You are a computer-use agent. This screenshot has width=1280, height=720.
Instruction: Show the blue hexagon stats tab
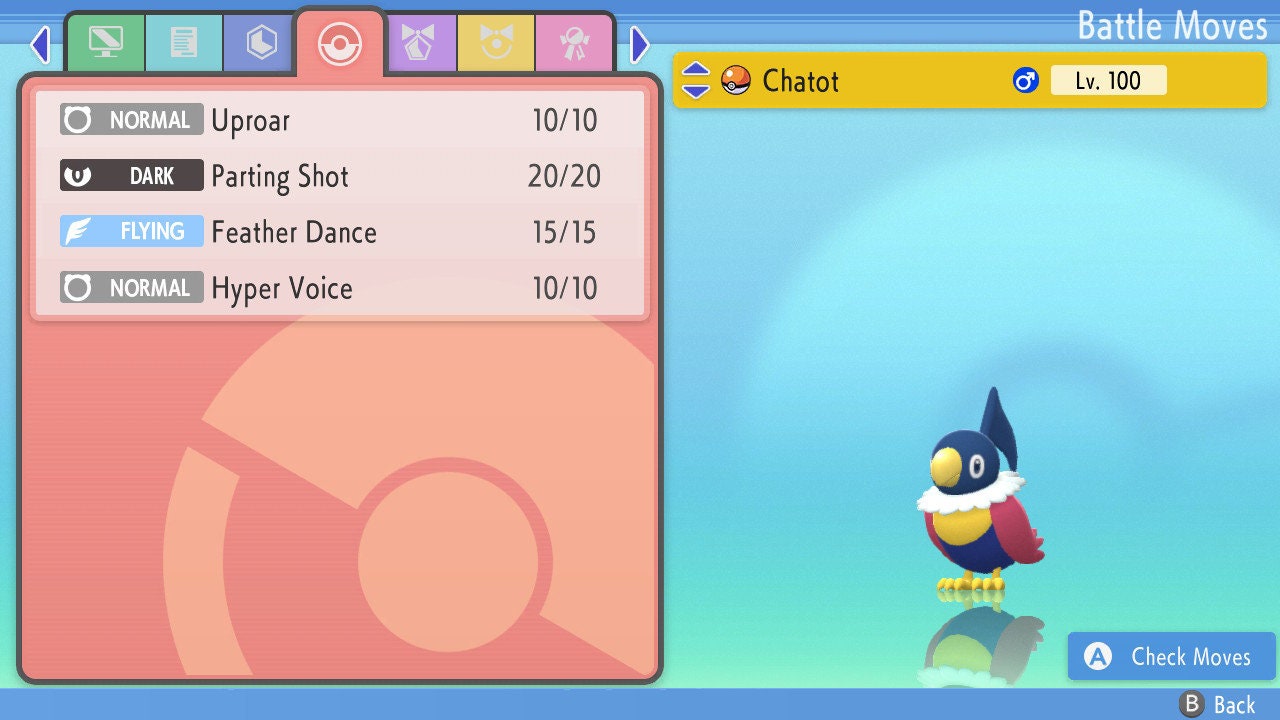pos(261,43)
